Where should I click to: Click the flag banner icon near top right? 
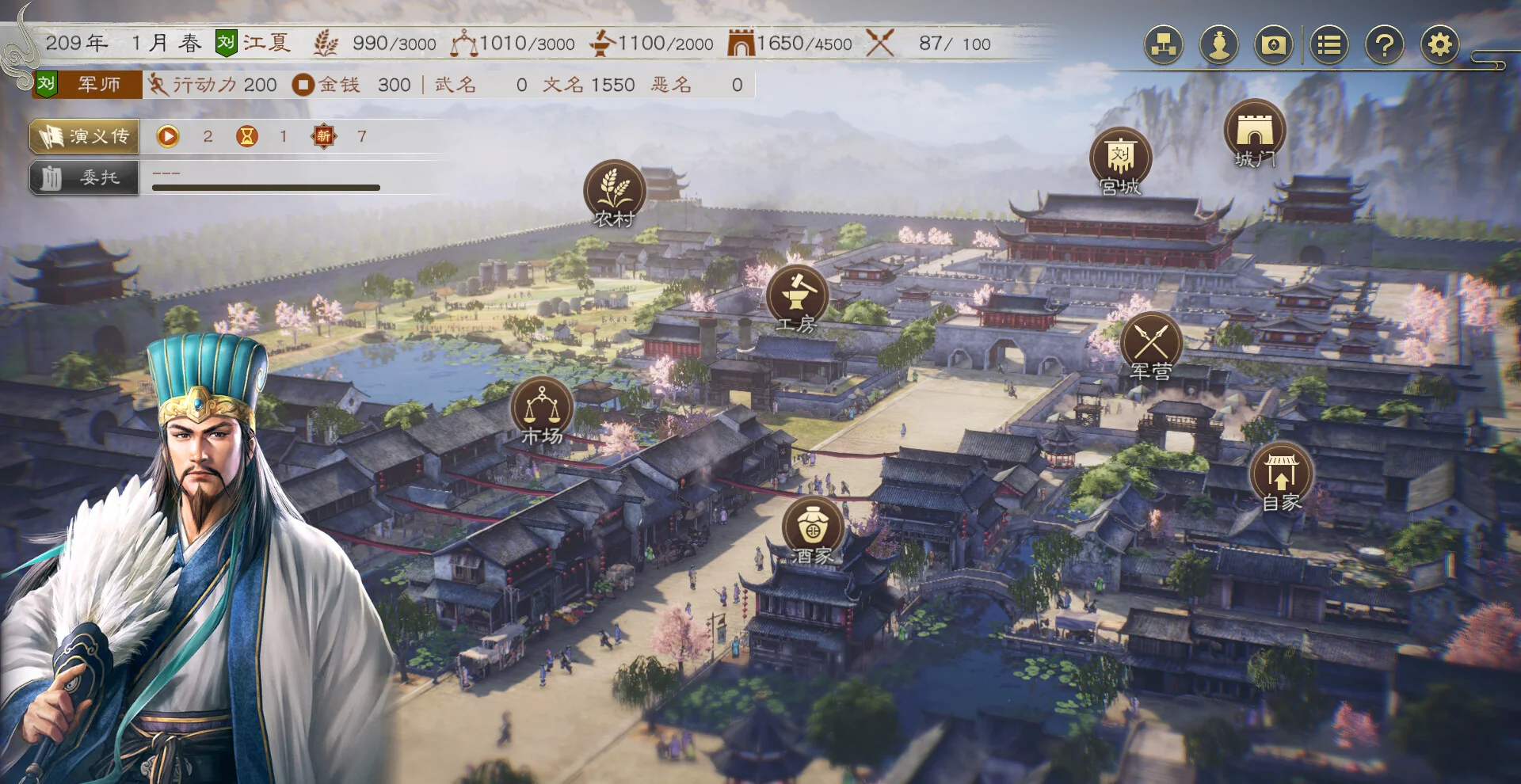(1272, 44)
